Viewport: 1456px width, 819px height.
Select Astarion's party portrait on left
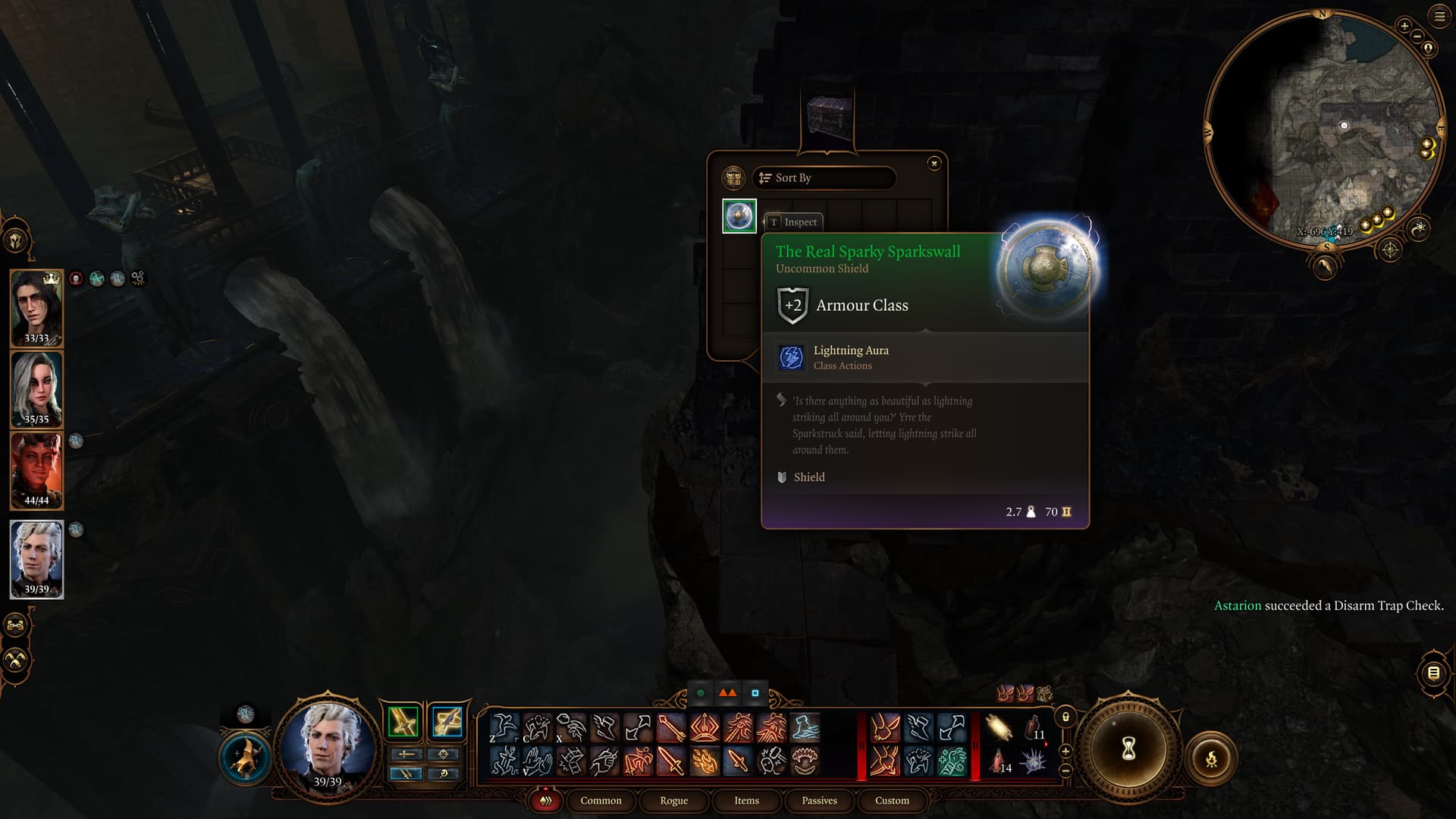pyautogui.click(x=36, y=558)
